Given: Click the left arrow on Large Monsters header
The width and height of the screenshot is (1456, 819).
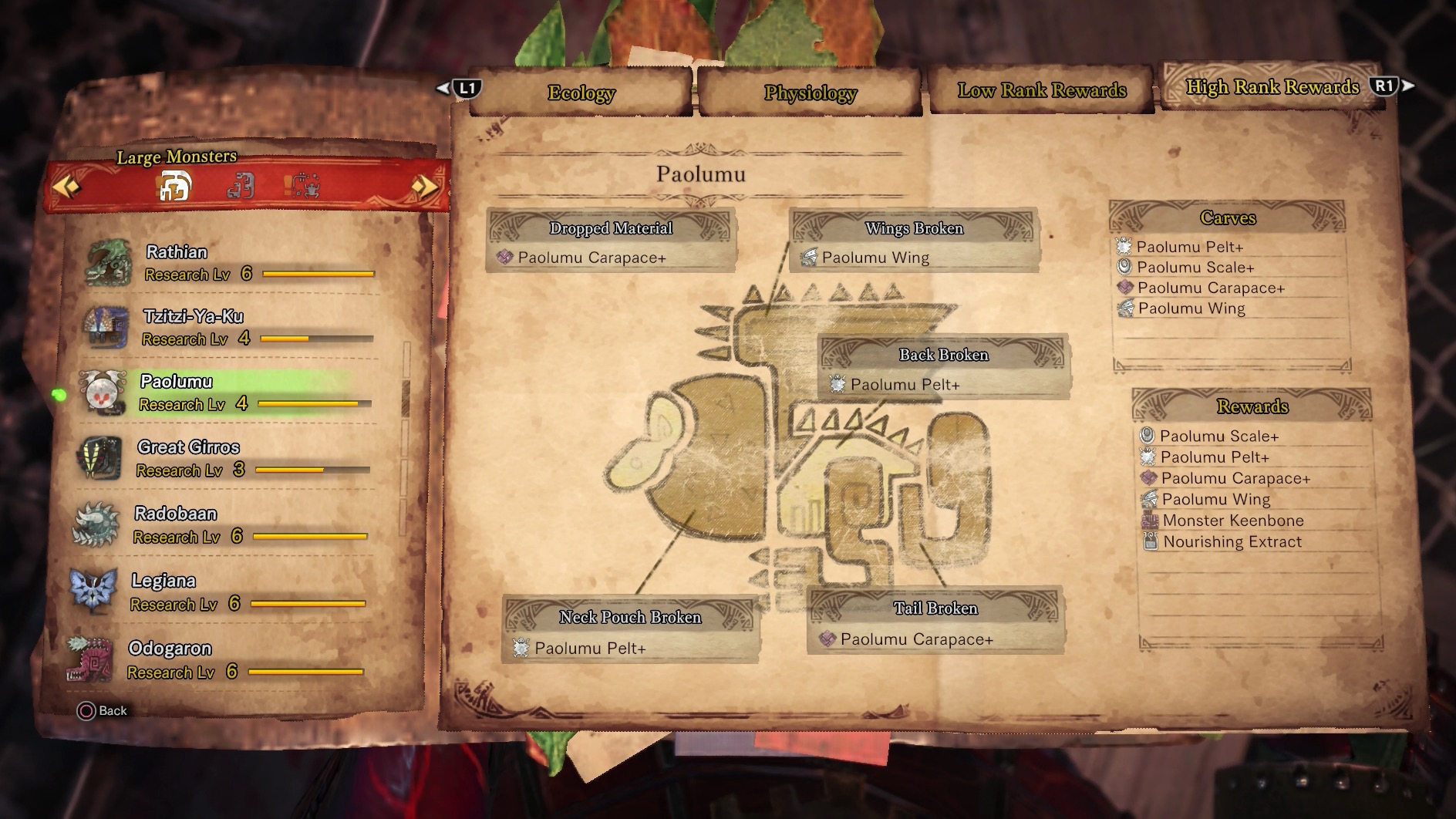Looking at the screenshot, I should (x=66, y=186).
